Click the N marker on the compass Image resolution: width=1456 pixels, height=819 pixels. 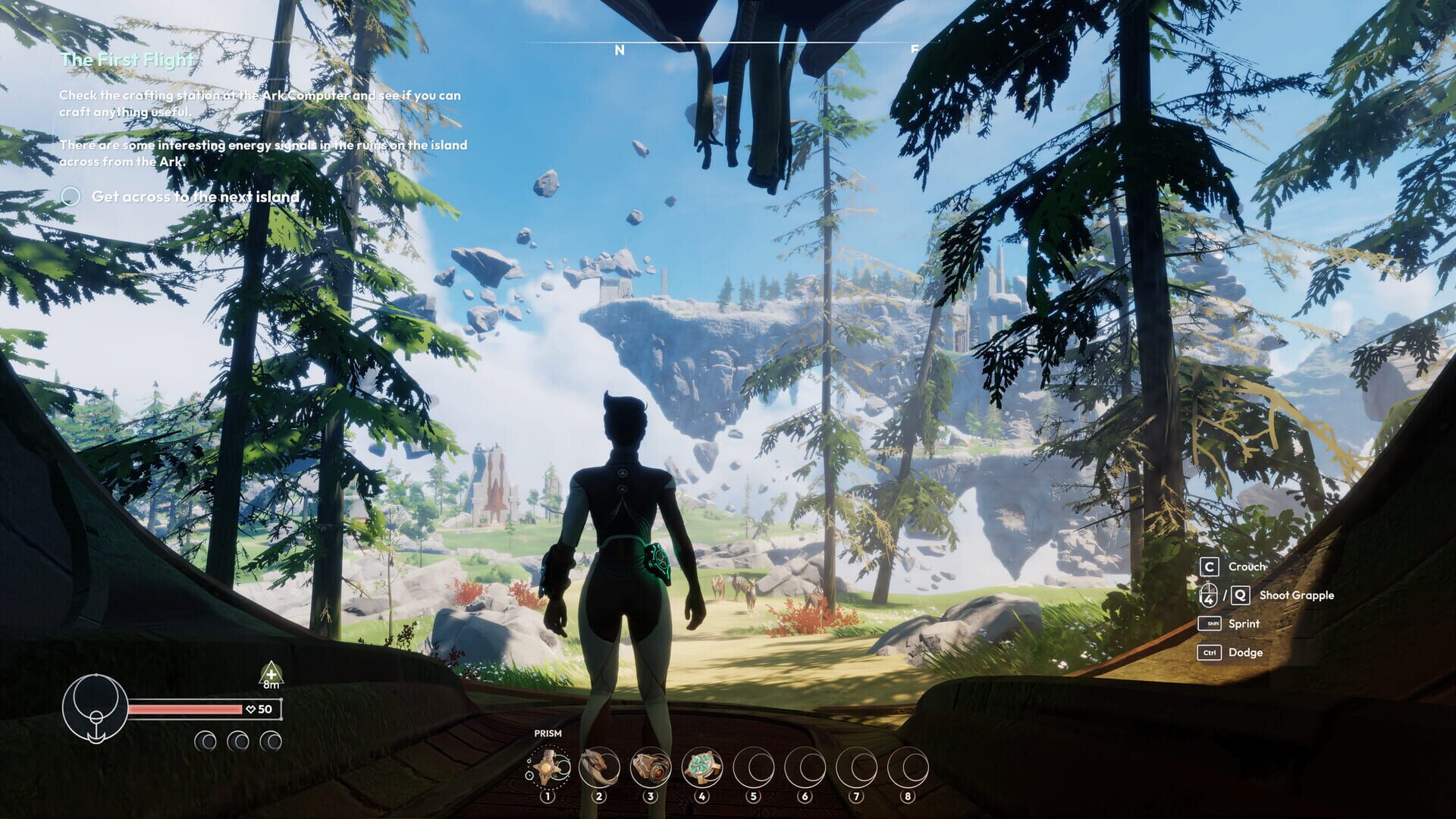click(620, 49)
